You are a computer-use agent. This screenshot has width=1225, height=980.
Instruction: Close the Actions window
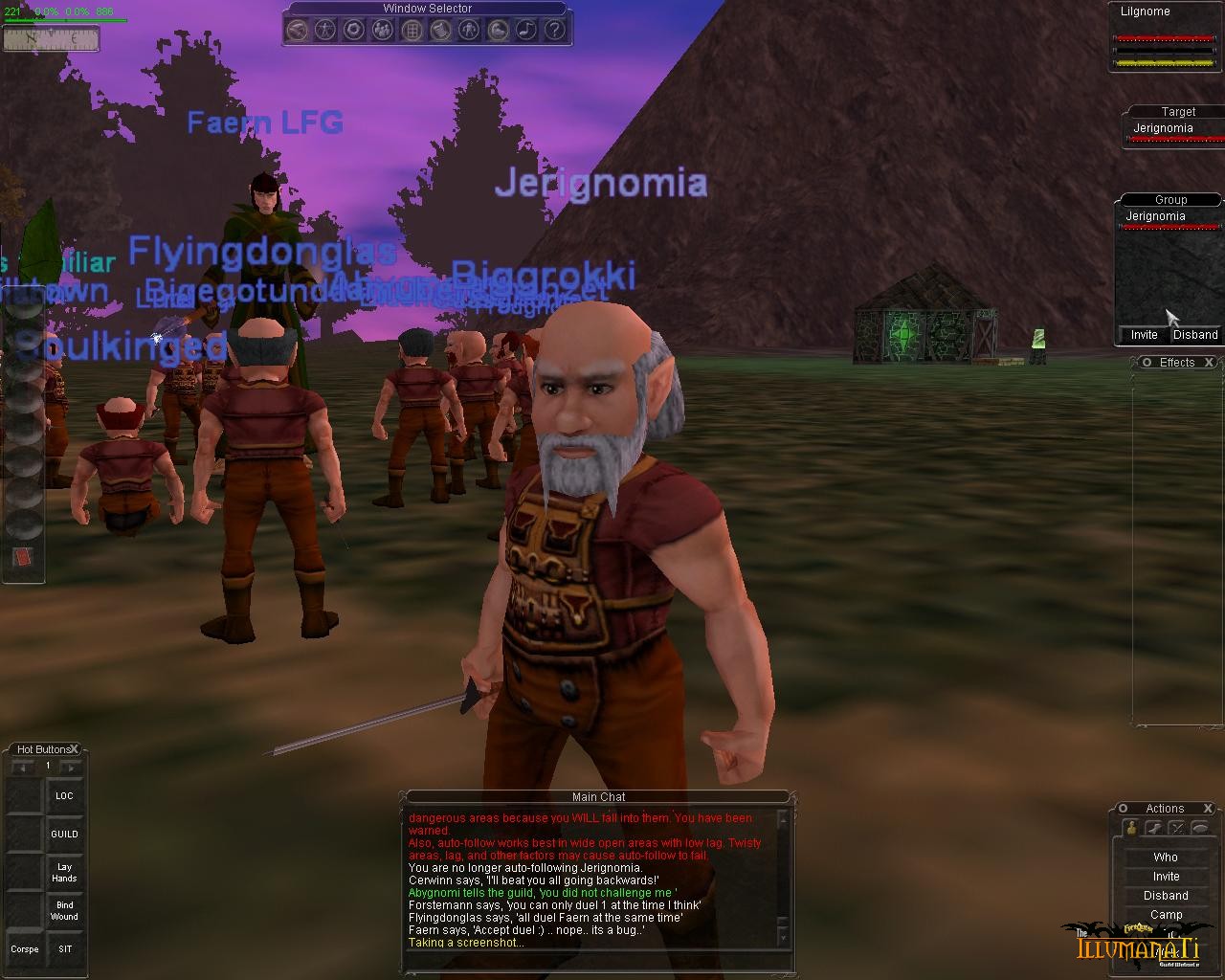point(1208,809)
